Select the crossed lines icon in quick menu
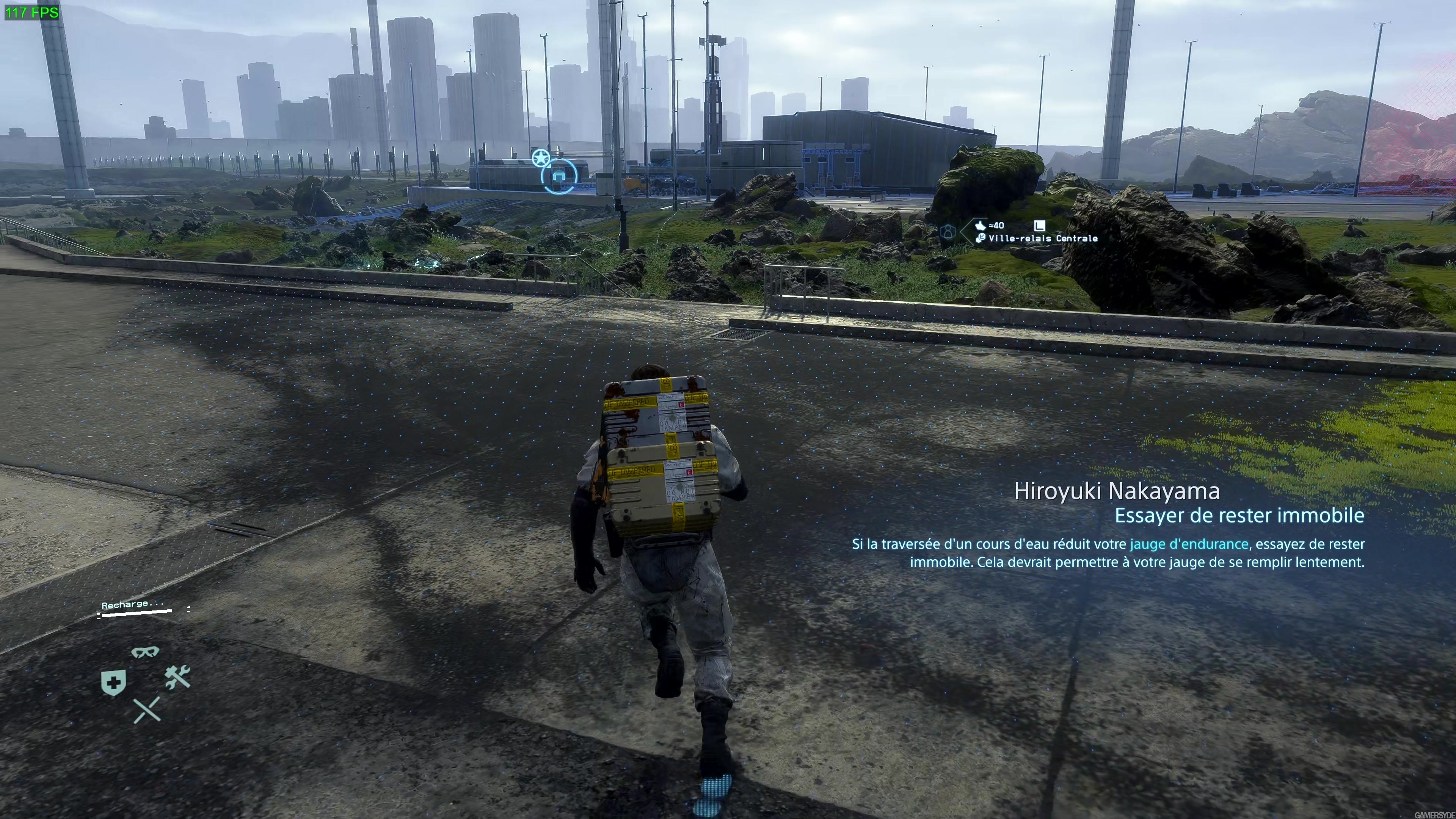This screenshot has width=1456, height=819. 147,710
